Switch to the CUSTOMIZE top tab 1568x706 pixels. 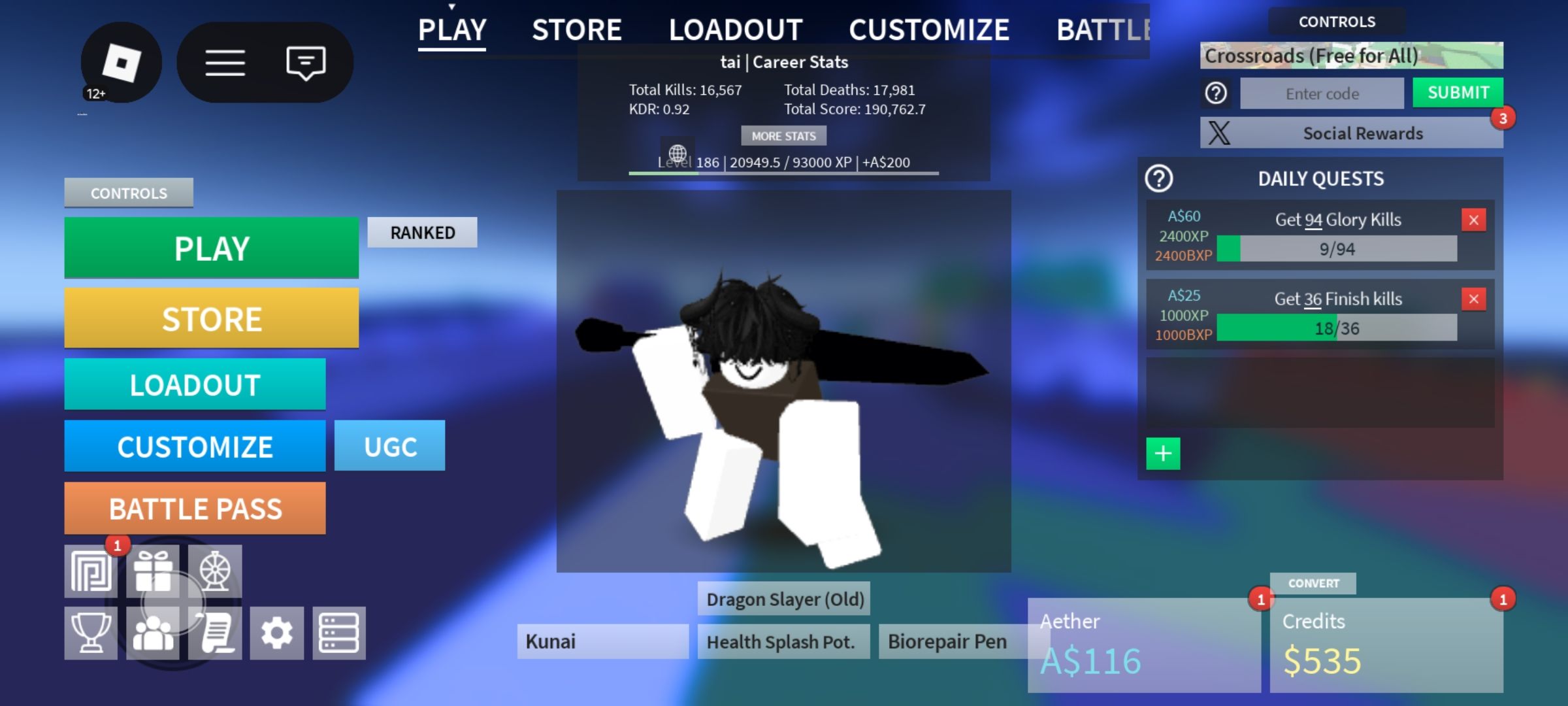(x=928, y=30)
